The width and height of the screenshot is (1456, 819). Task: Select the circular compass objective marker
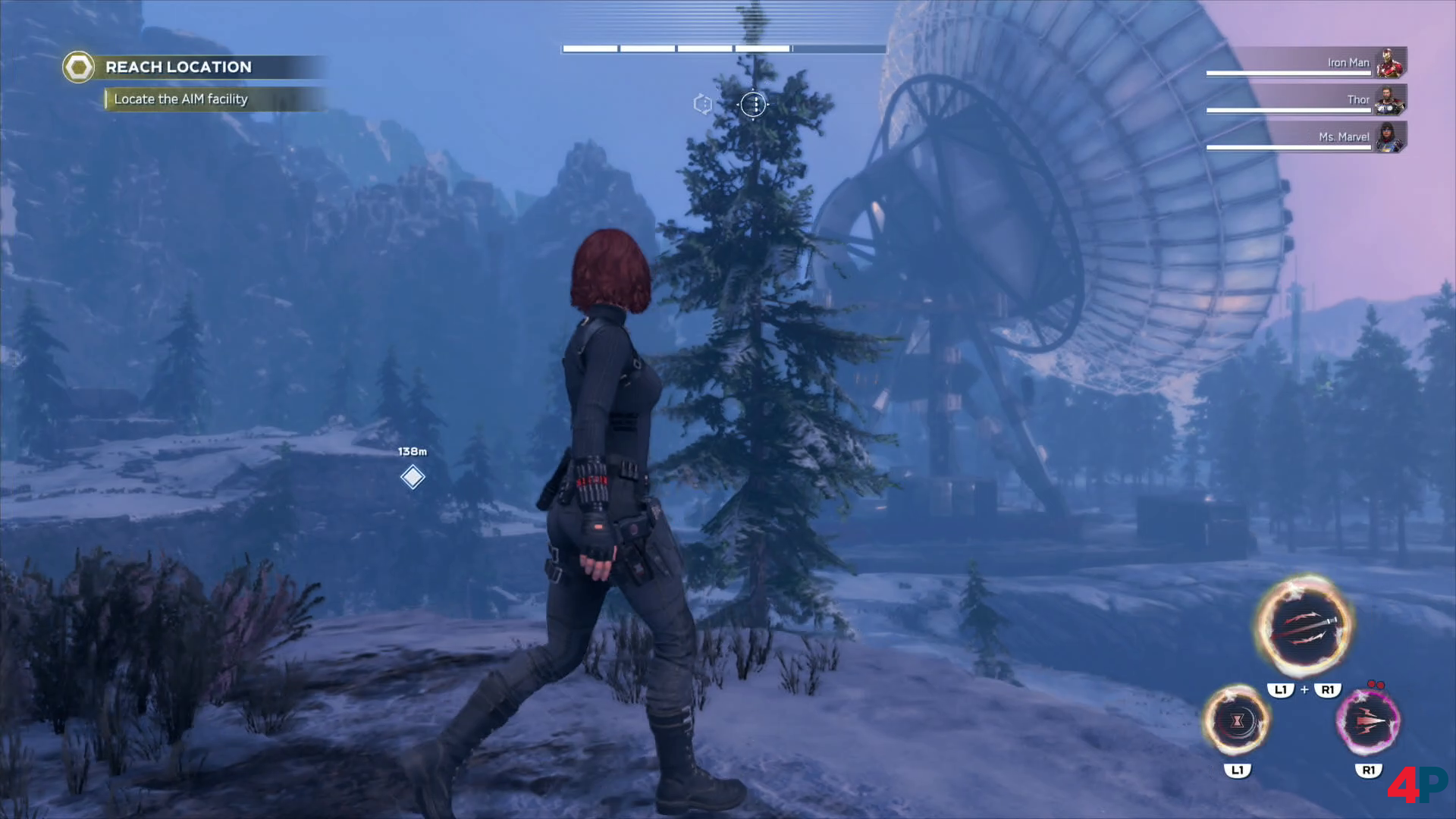[754, 105]
